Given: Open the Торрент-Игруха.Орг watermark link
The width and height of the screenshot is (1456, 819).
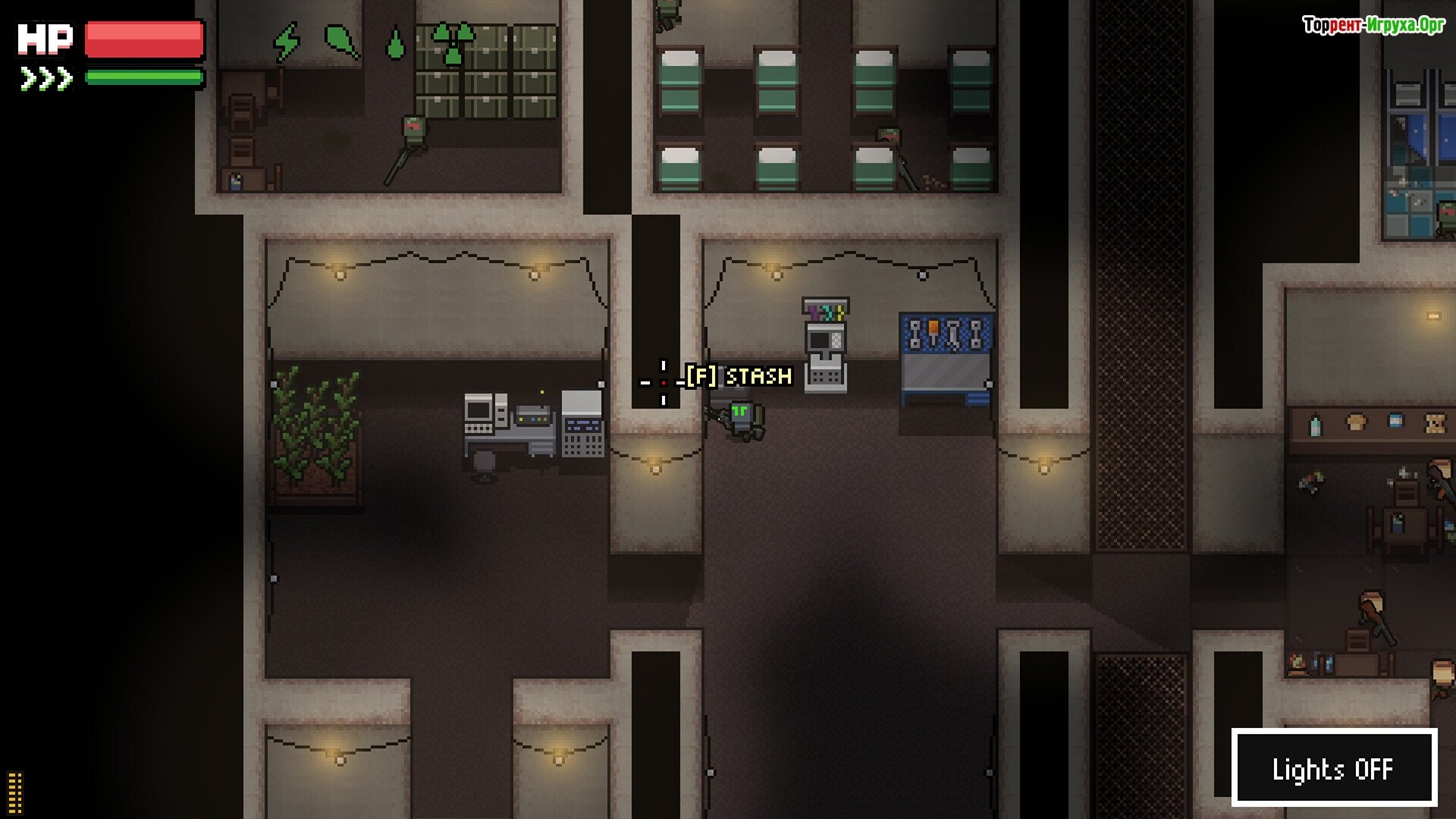Looking at the screenshot, I should [x=1373, y=25].
